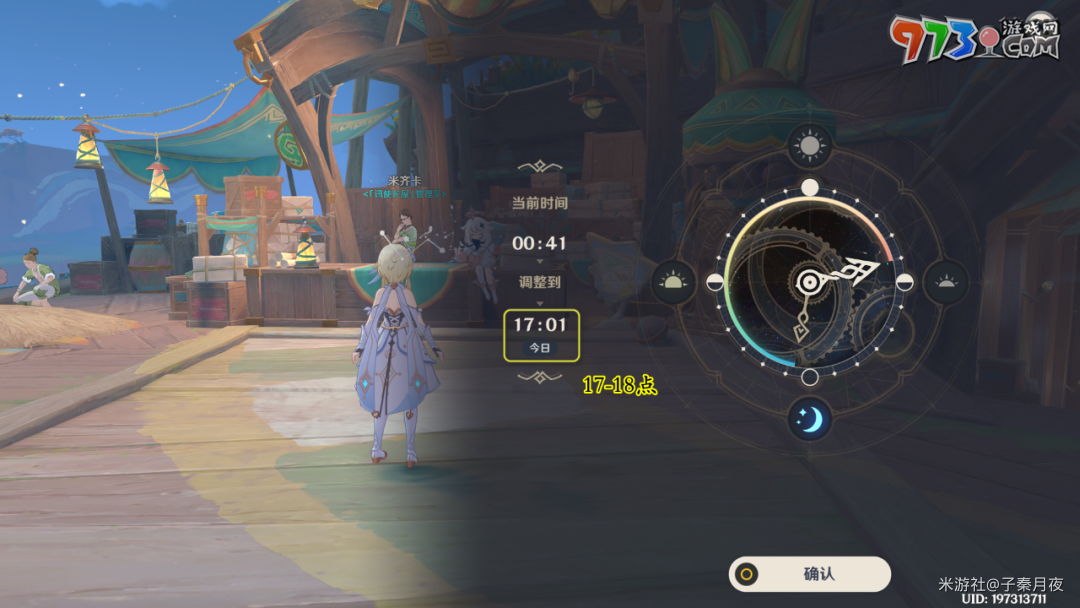
Task: Confirm the time change with 确认
Action: (810, 574)
